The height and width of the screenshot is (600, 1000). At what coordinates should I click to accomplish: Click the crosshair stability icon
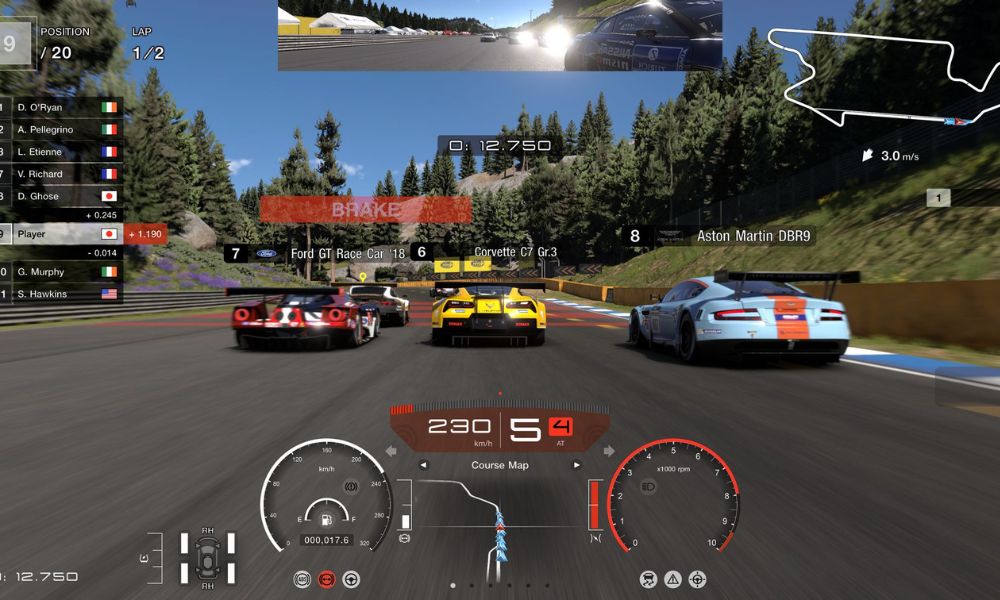tap(698, 579)
